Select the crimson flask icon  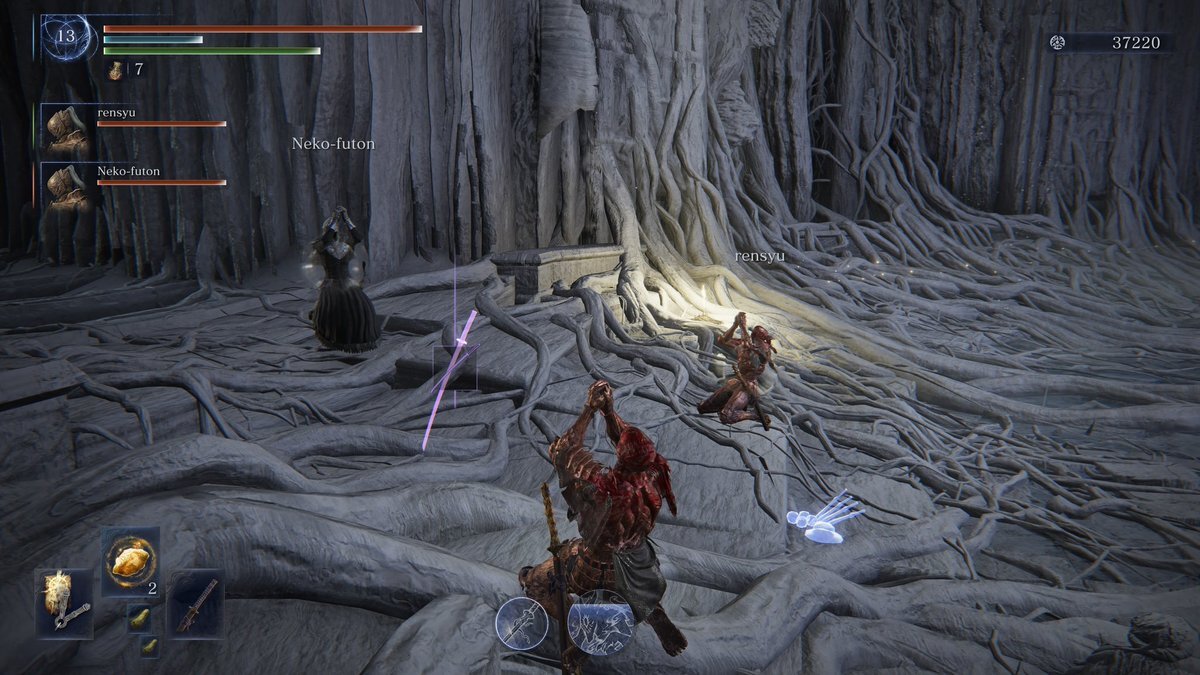coord(114,70)
